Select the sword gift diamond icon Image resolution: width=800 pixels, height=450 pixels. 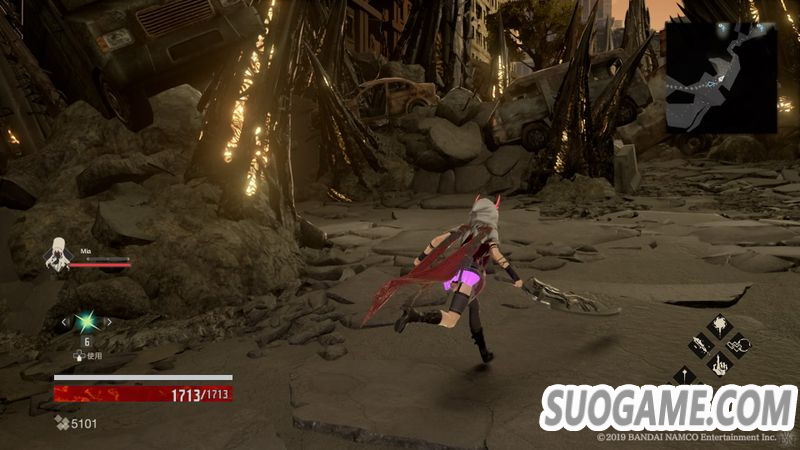click(701, 346)
